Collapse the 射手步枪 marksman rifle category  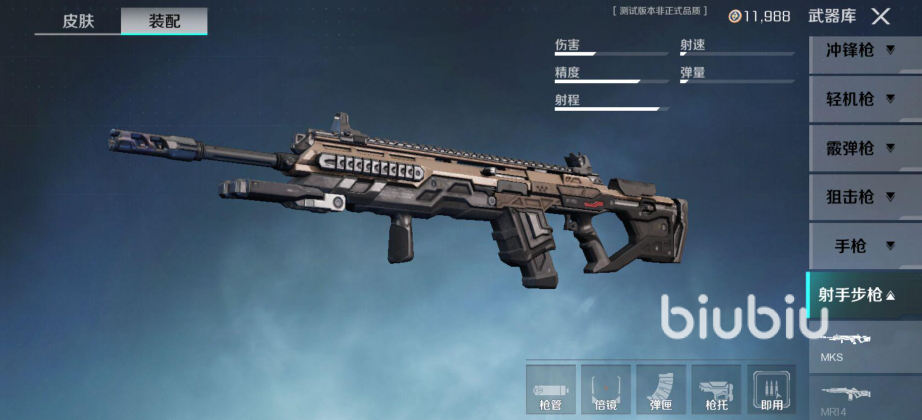[x=858, y=295]
